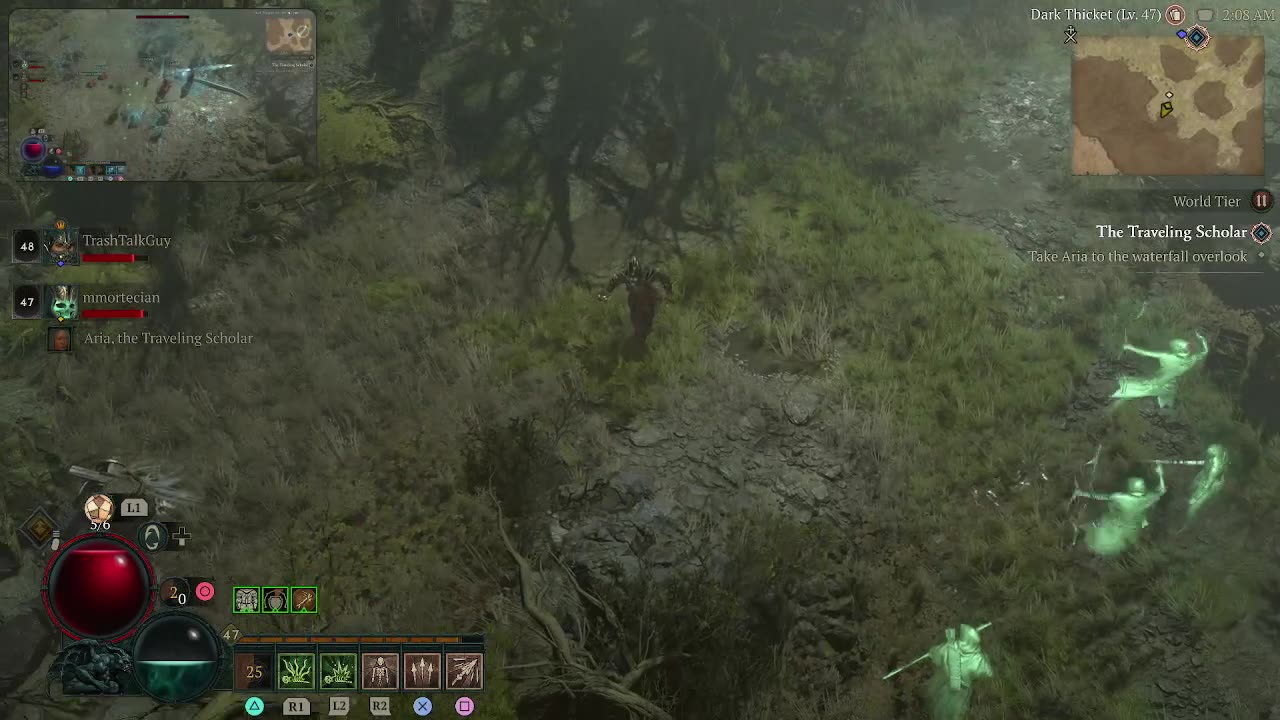Viewport: 1280px width, 720px height.
Task: Click the emote wheel icon beside Dark Thicket
Action: pos(1174,15)
